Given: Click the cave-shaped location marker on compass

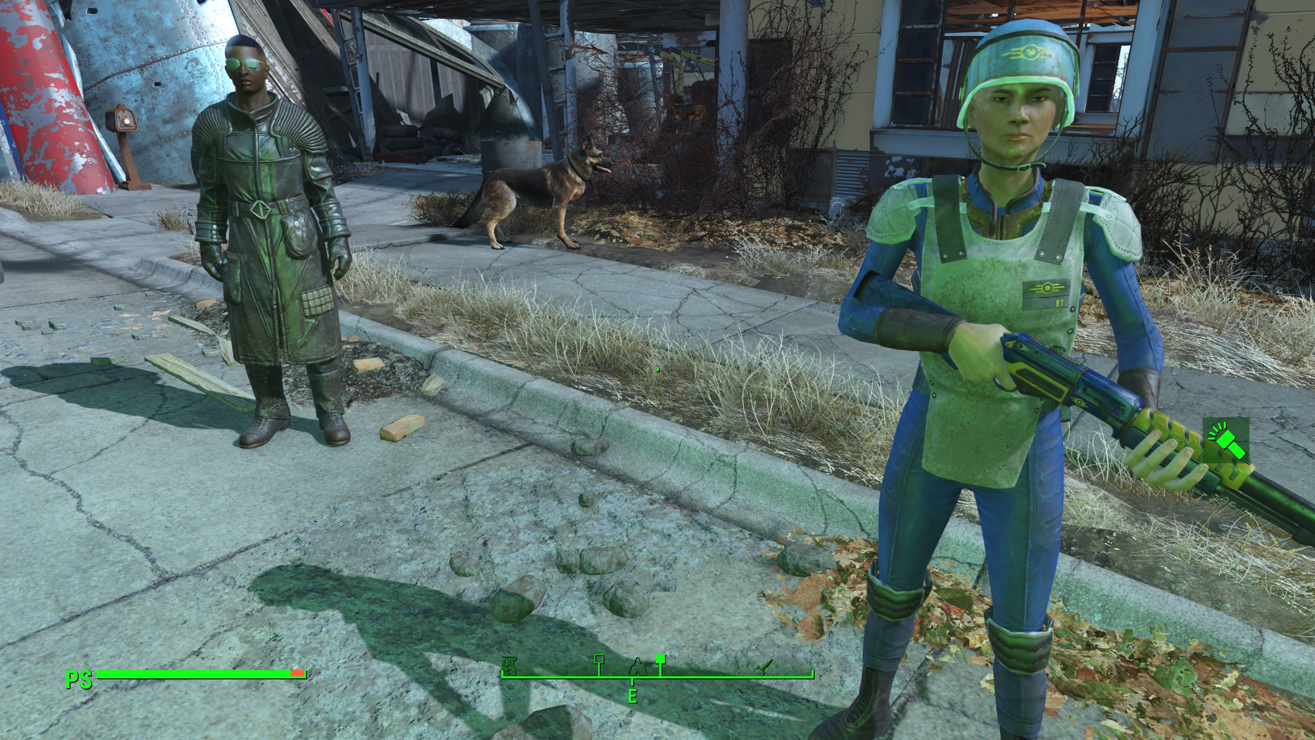Looking at the screenshot, I should (637, 667).
